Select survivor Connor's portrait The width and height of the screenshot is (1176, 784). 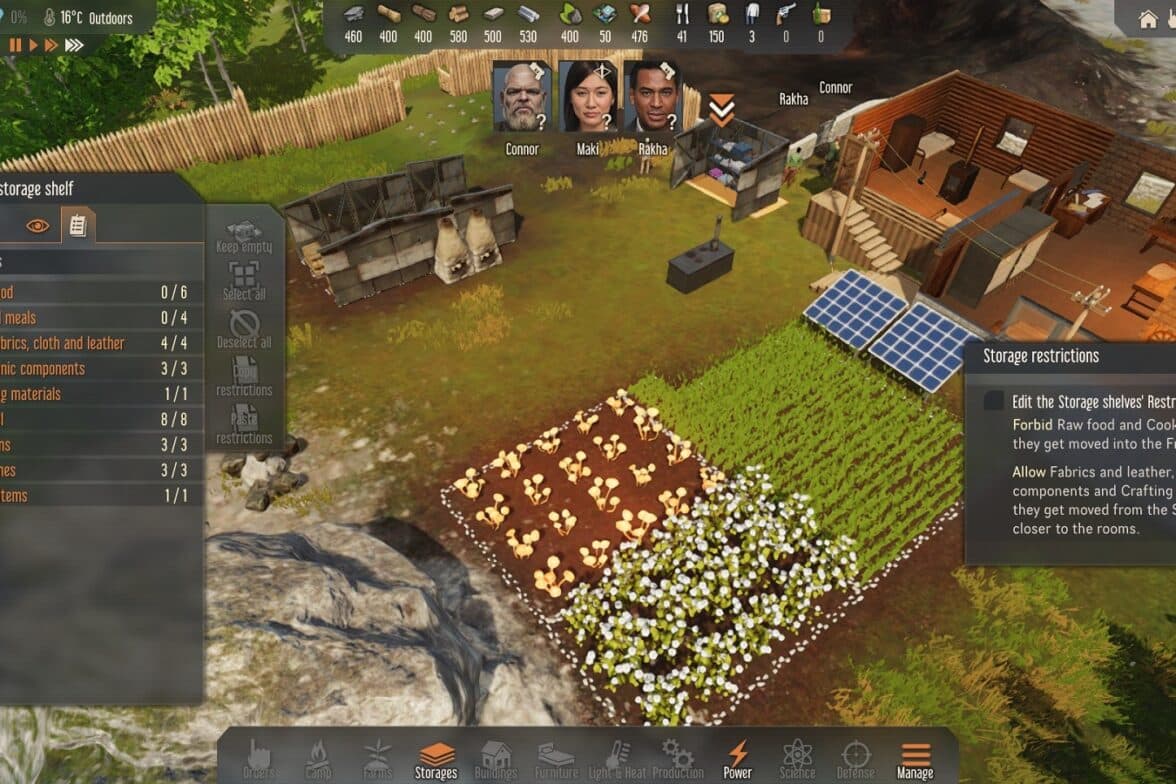(522, 97)
